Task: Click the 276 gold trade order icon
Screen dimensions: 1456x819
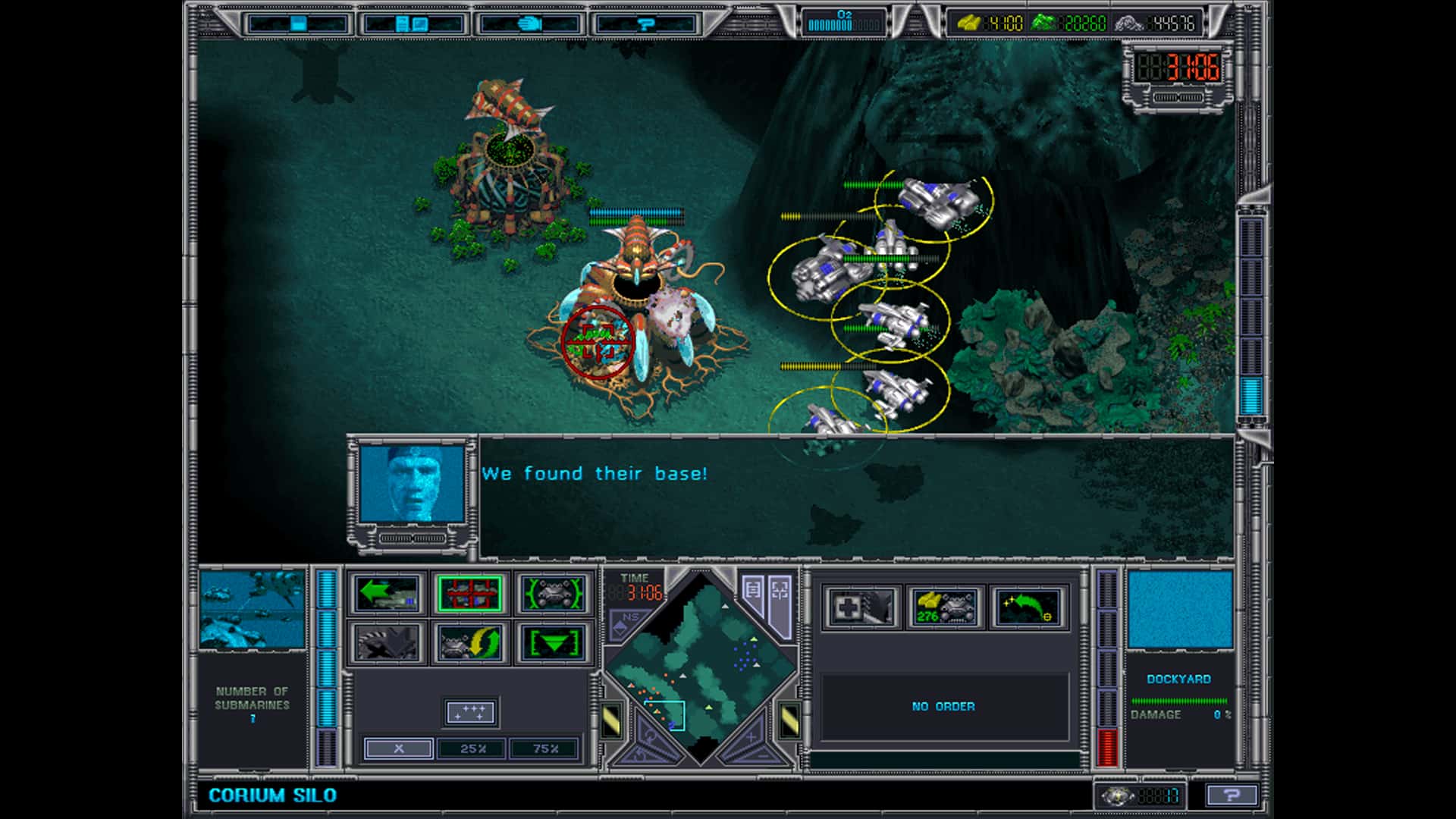Action: [945, 607]
